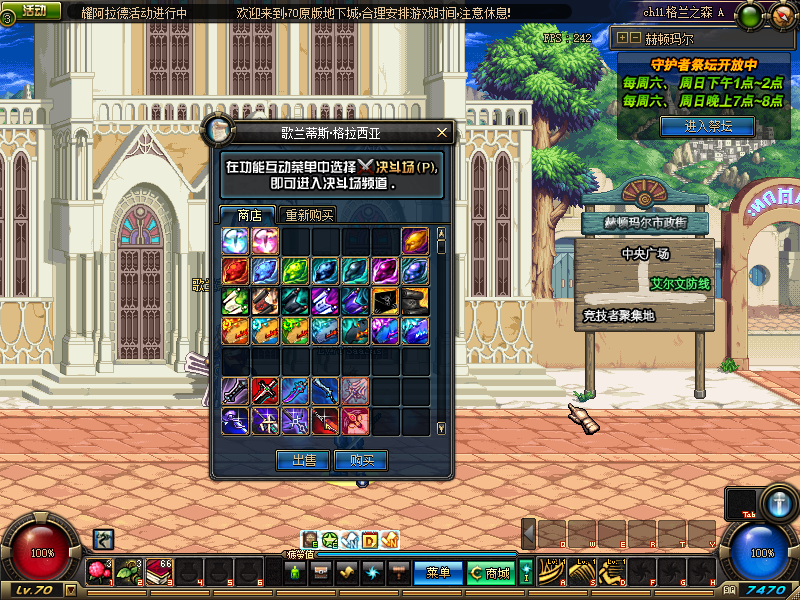Open the 商城 cash shop
800x600 pixels.
coord(490,573)
